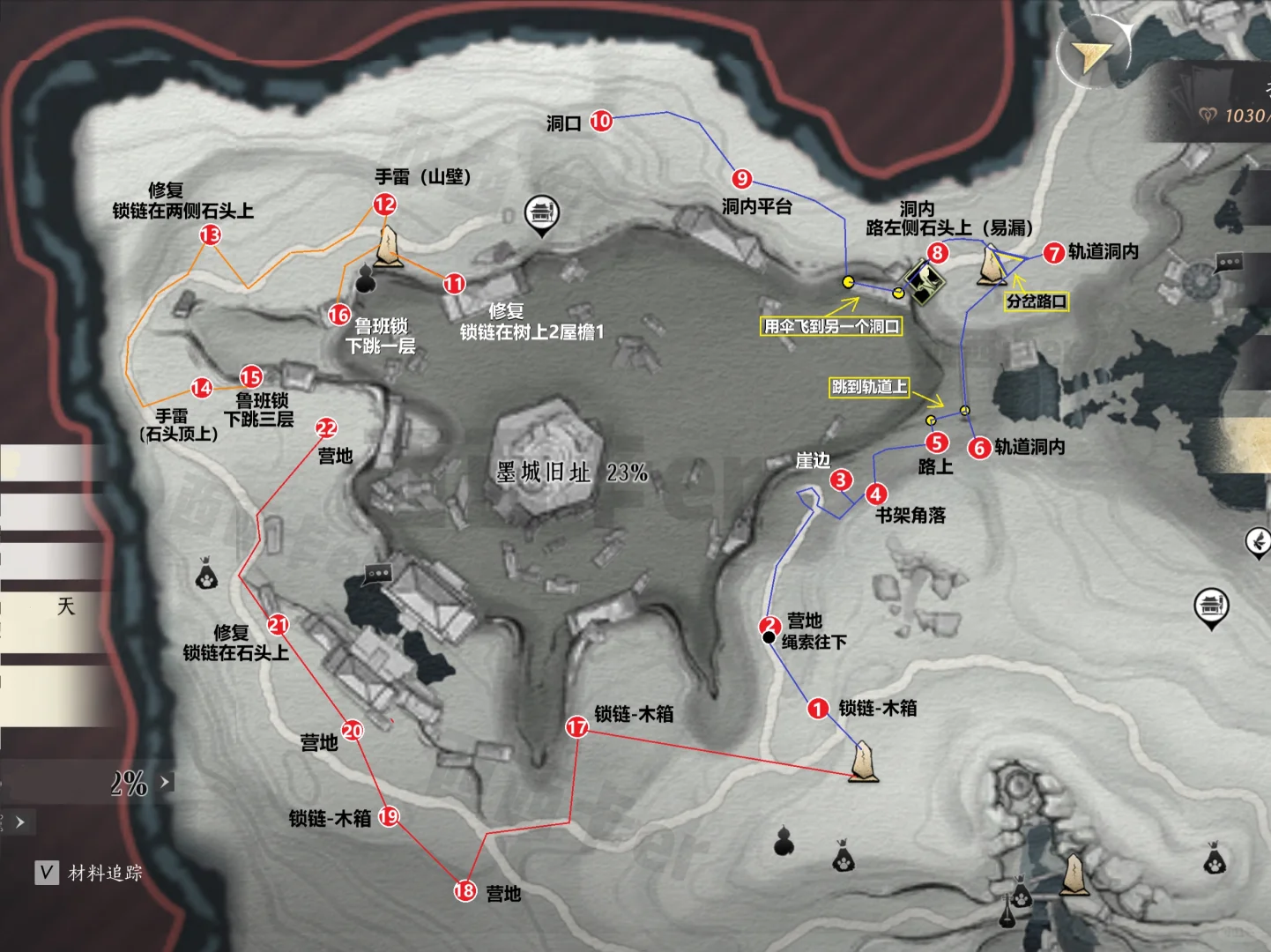This screenshot has width=1271, height=952.
Task: Choose the stone tablet waypoint under marker 12
Action: [385, 247]
